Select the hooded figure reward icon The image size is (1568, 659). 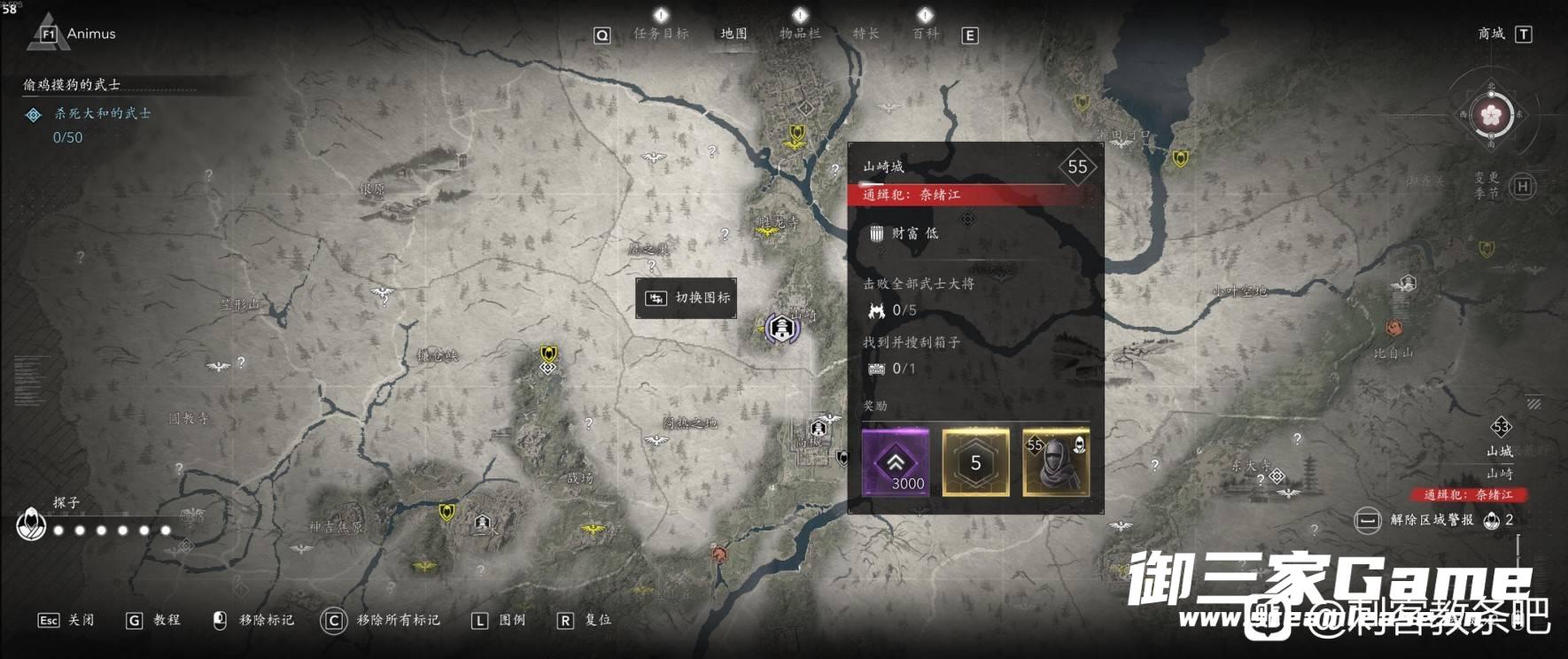(1056, 461)
